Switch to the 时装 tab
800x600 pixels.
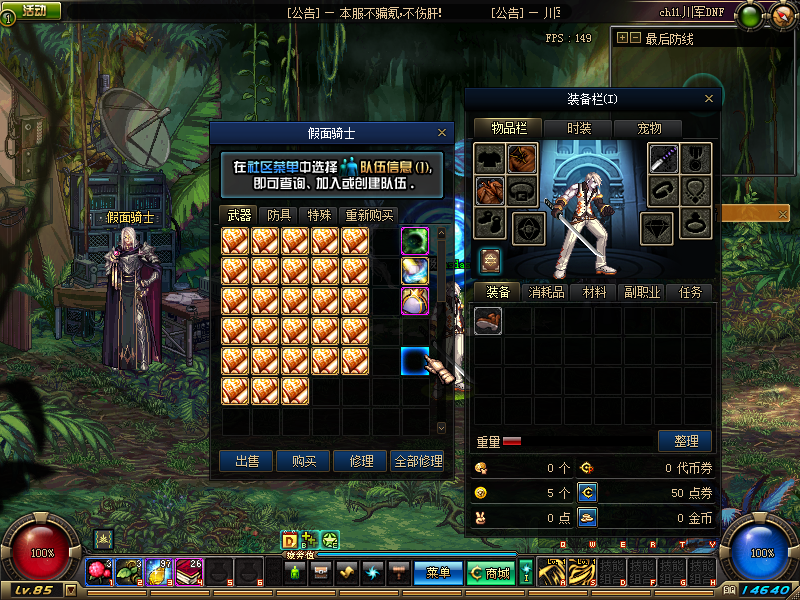(579, 128)
